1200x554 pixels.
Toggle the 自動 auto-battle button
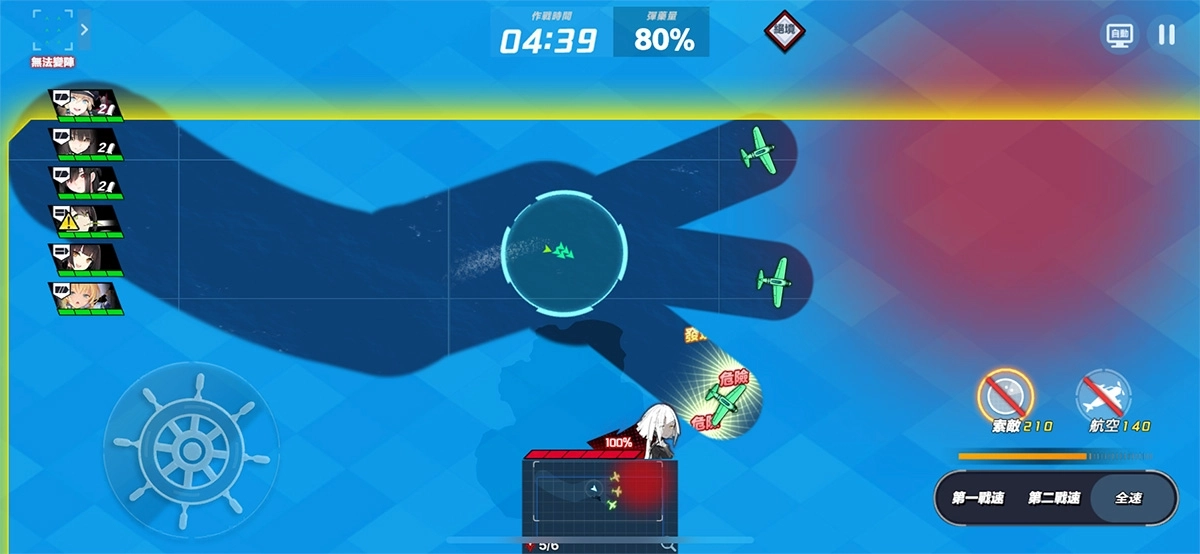click(x=1119, y=35)
